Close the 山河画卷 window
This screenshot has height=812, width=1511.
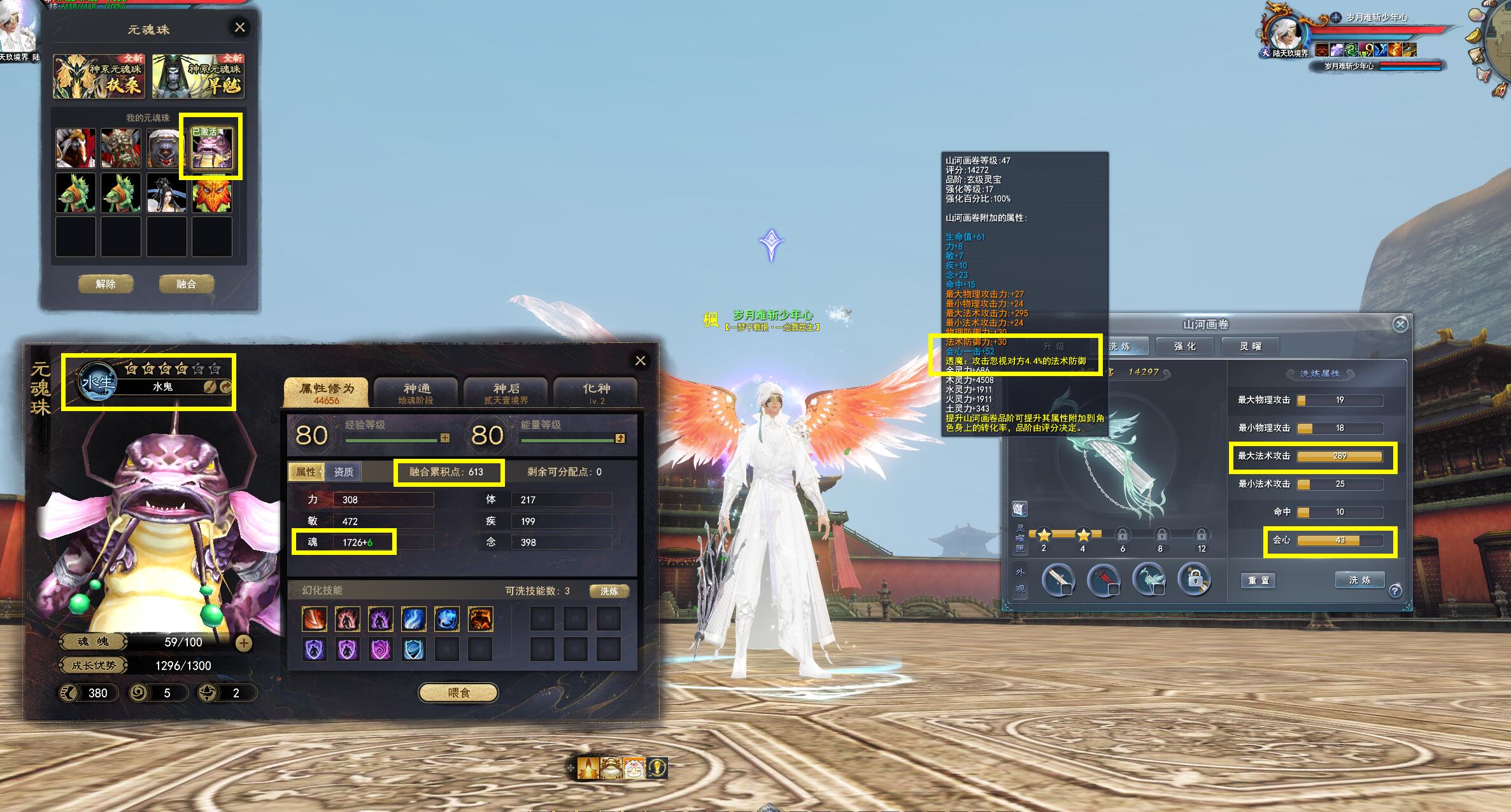point(1400,325)
